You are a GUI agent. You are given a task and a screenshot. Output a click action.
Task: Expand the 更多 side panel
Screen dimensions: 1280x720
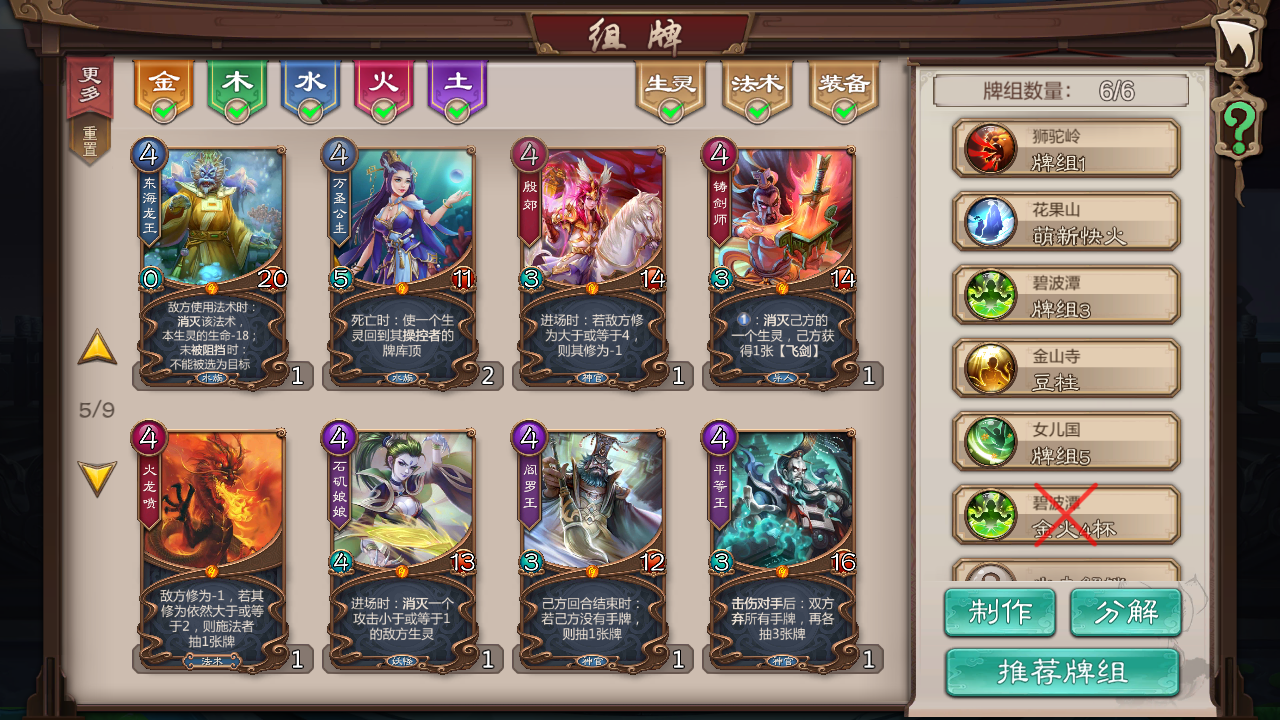pos(88,84)
